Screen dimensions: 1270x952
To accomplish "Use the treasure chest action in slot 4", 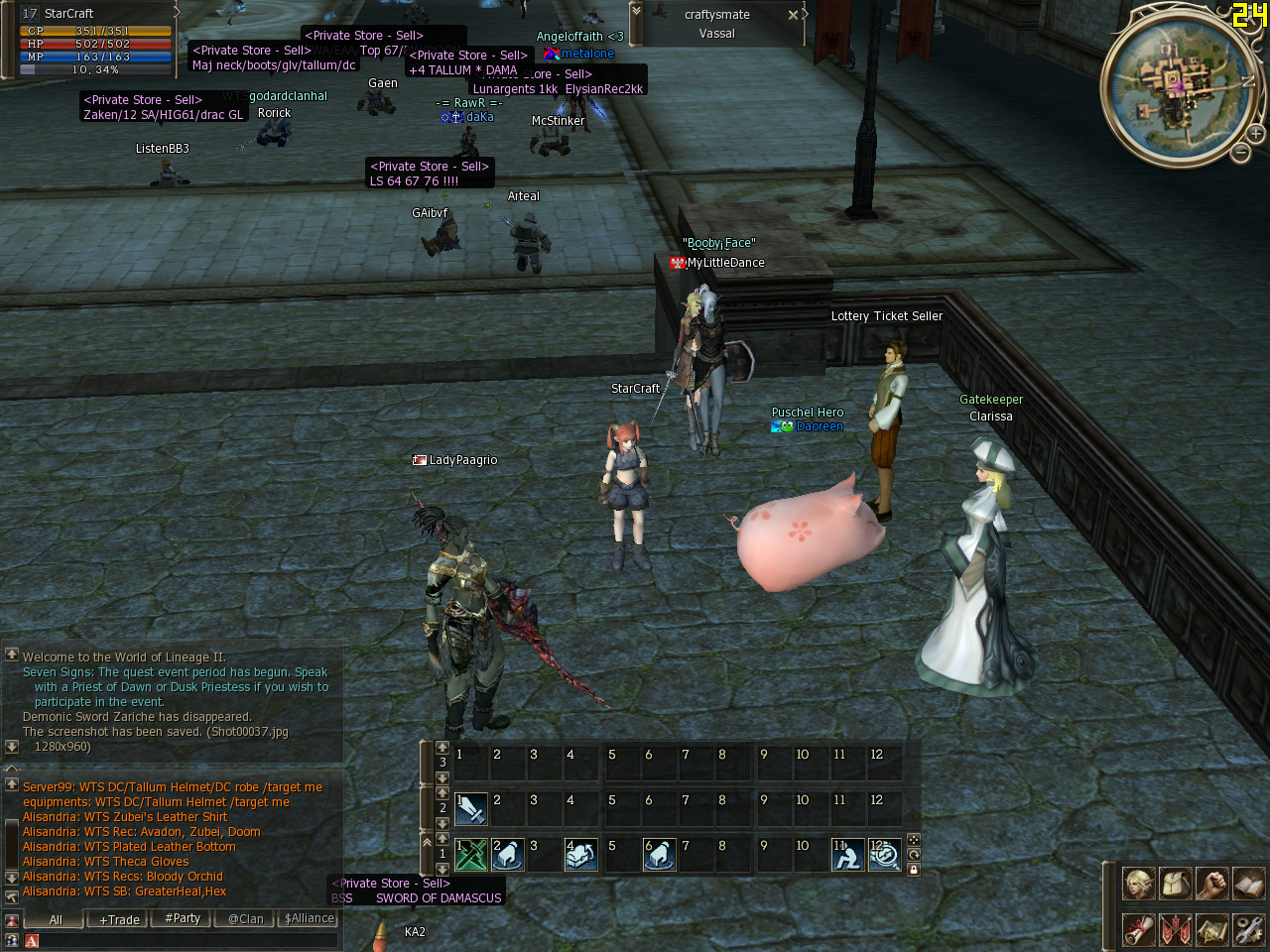I will pos(581,854).
